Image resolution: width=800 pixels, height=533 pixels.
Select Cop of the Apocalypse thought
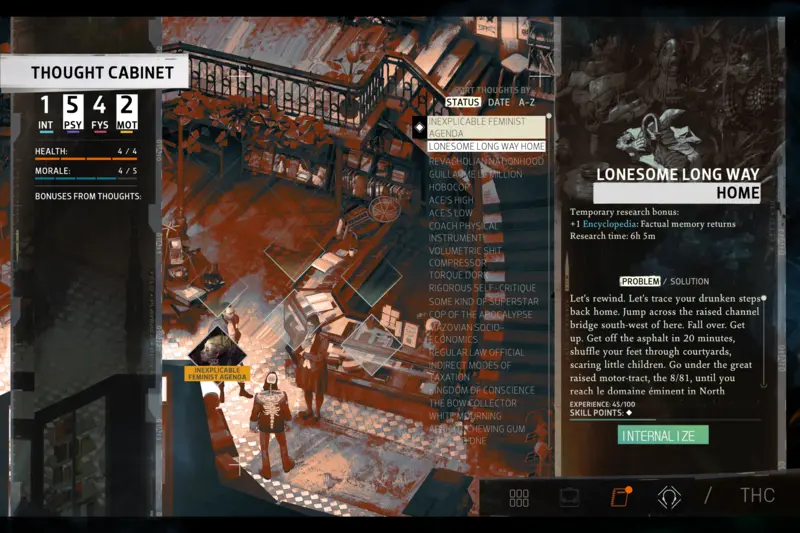click(x=482, y=314)
